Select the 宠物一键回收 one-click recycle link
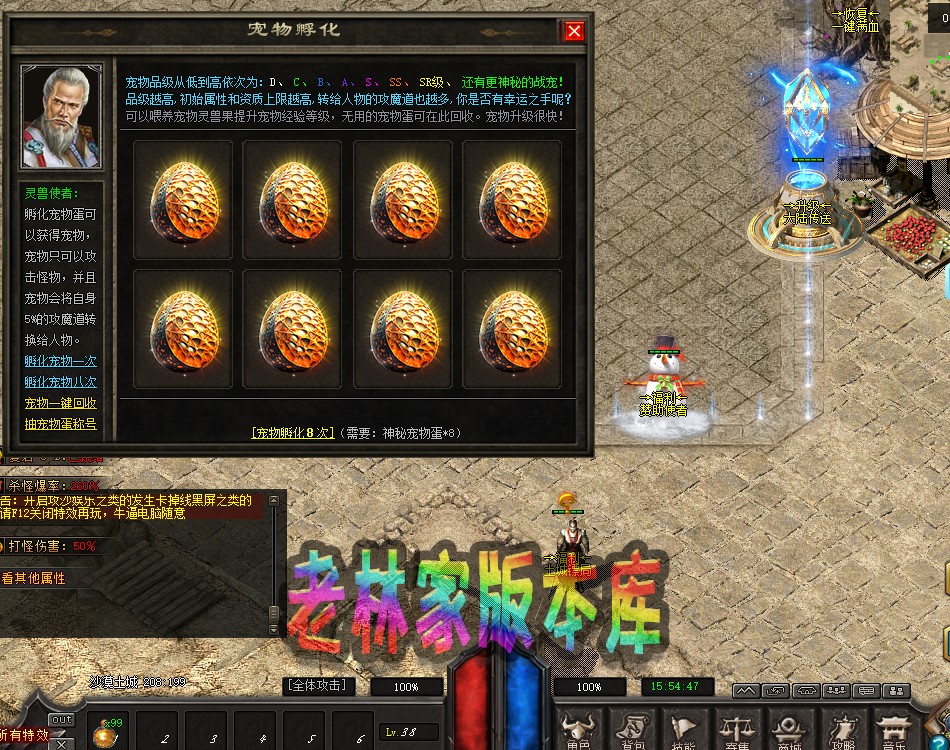This screenshot has width=950, height=750. click(x=61, y=403)
